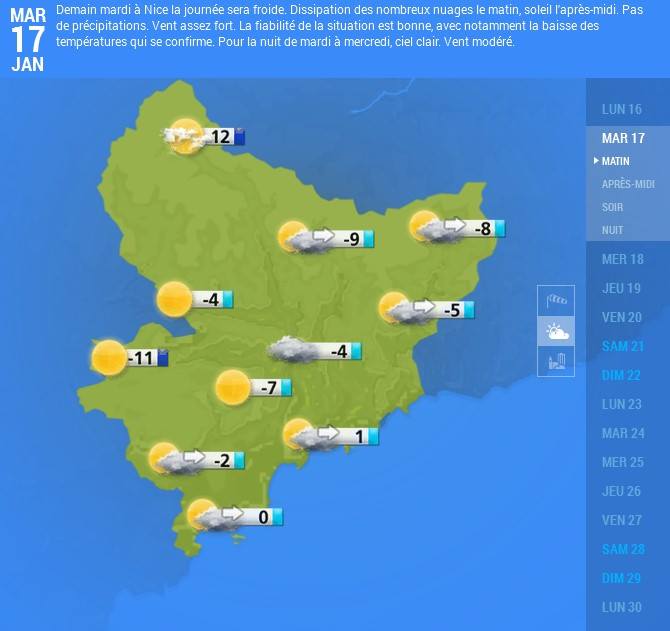Show the SAM 28 forecast
The image size is (670, 631).
point(622,549)
